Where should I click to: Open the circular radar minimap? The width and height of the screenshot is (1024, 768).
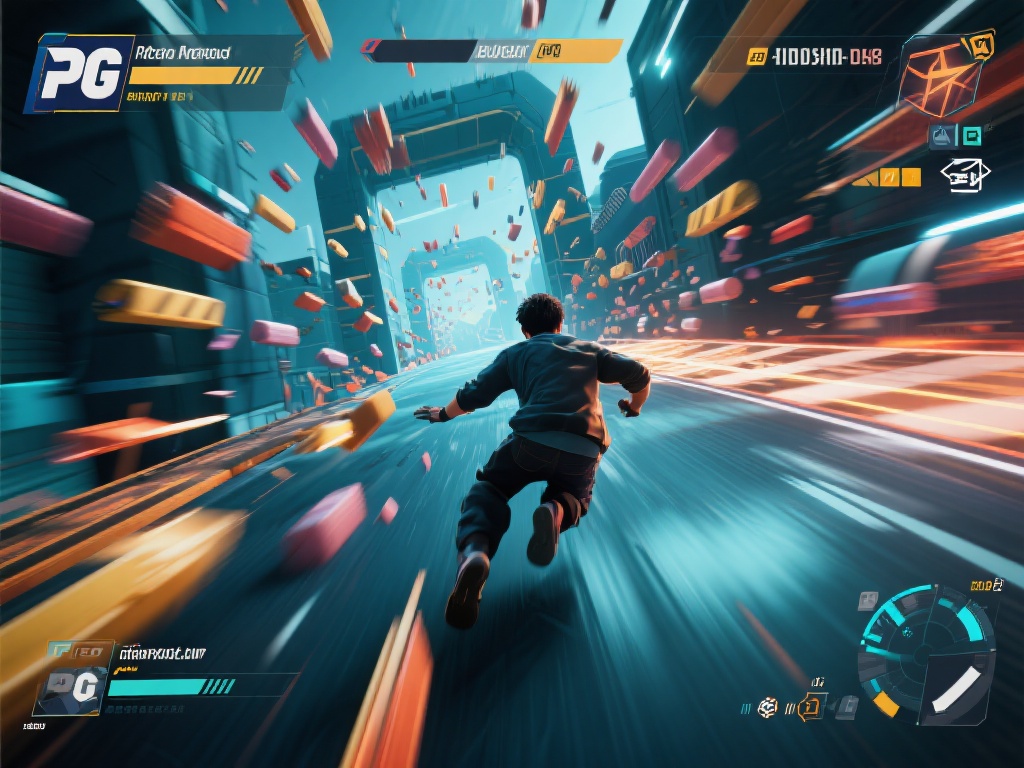(x=926, y=652)
